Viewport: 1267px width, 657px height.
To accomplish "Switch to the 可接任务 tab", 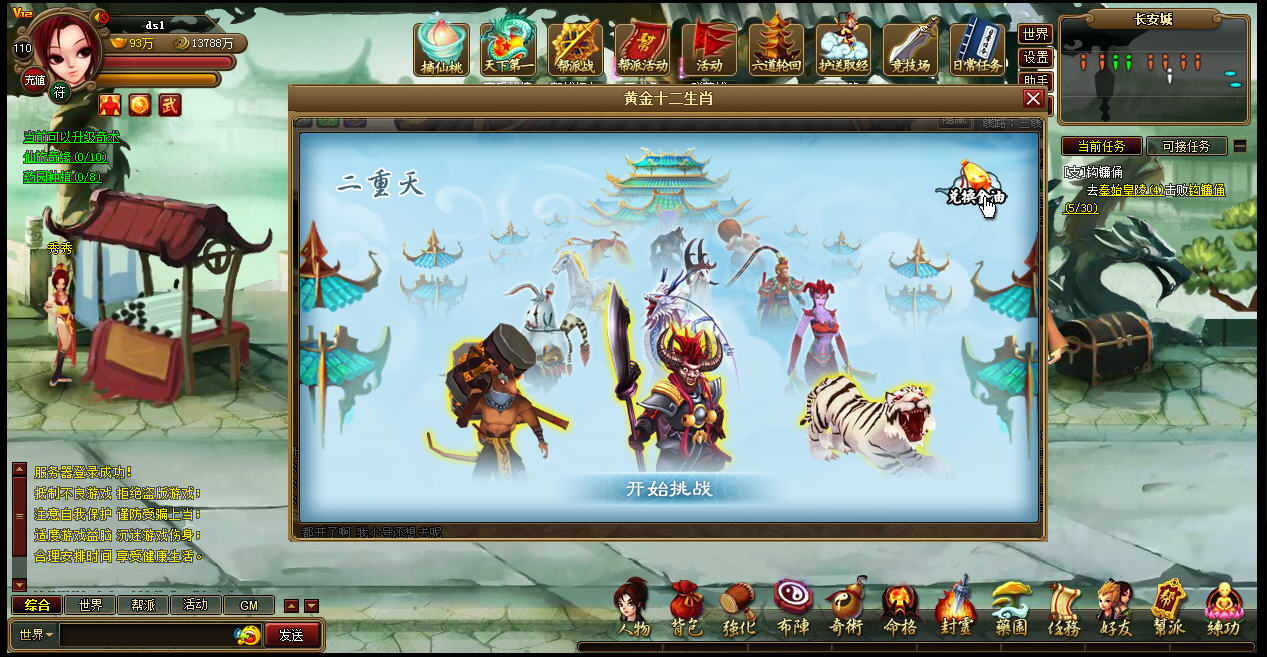I will pos(1186,146).
